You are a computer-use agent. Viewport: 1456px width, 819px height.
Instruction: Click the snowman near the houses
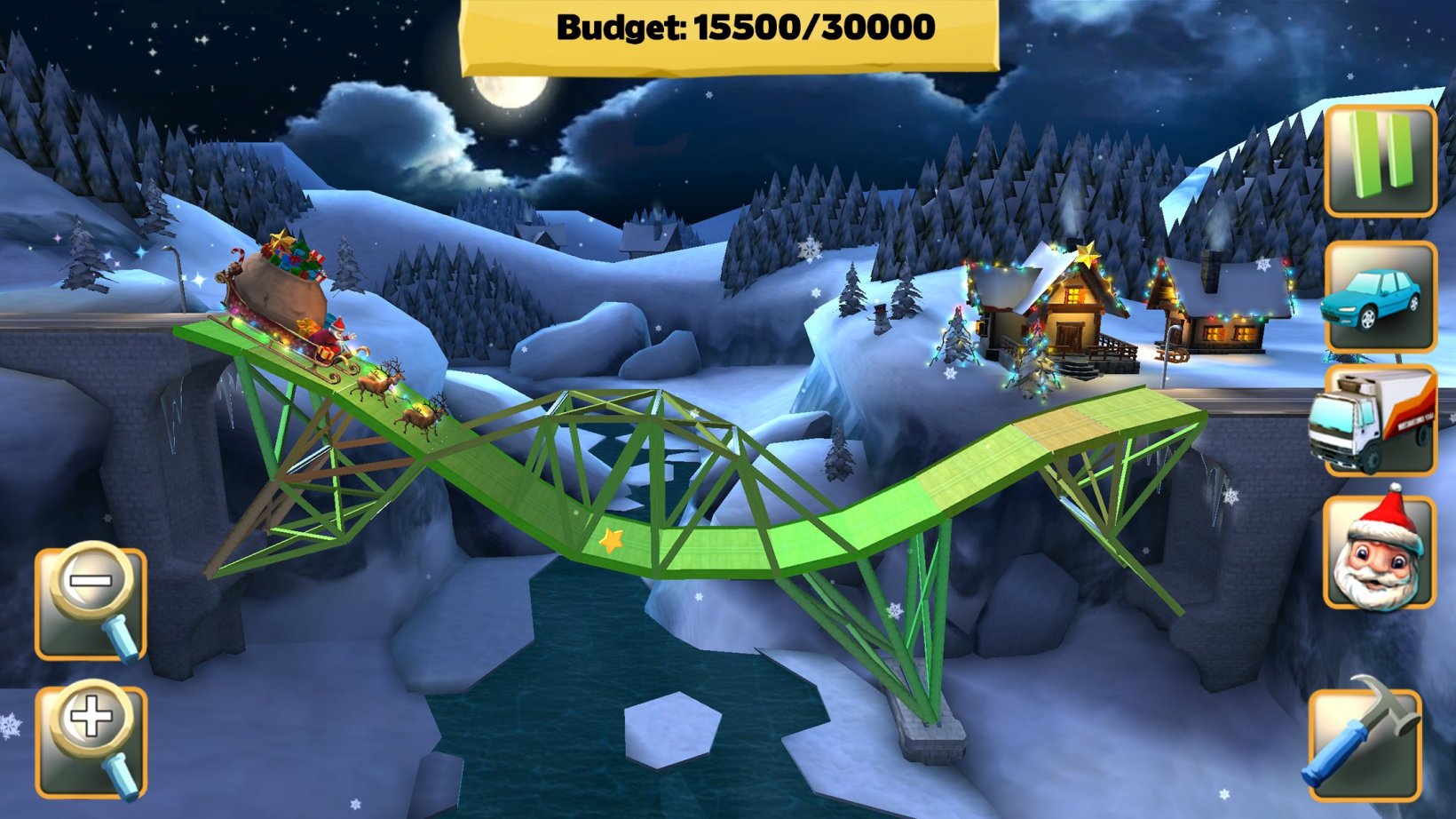pyautogui.click(x=879, y=320)
